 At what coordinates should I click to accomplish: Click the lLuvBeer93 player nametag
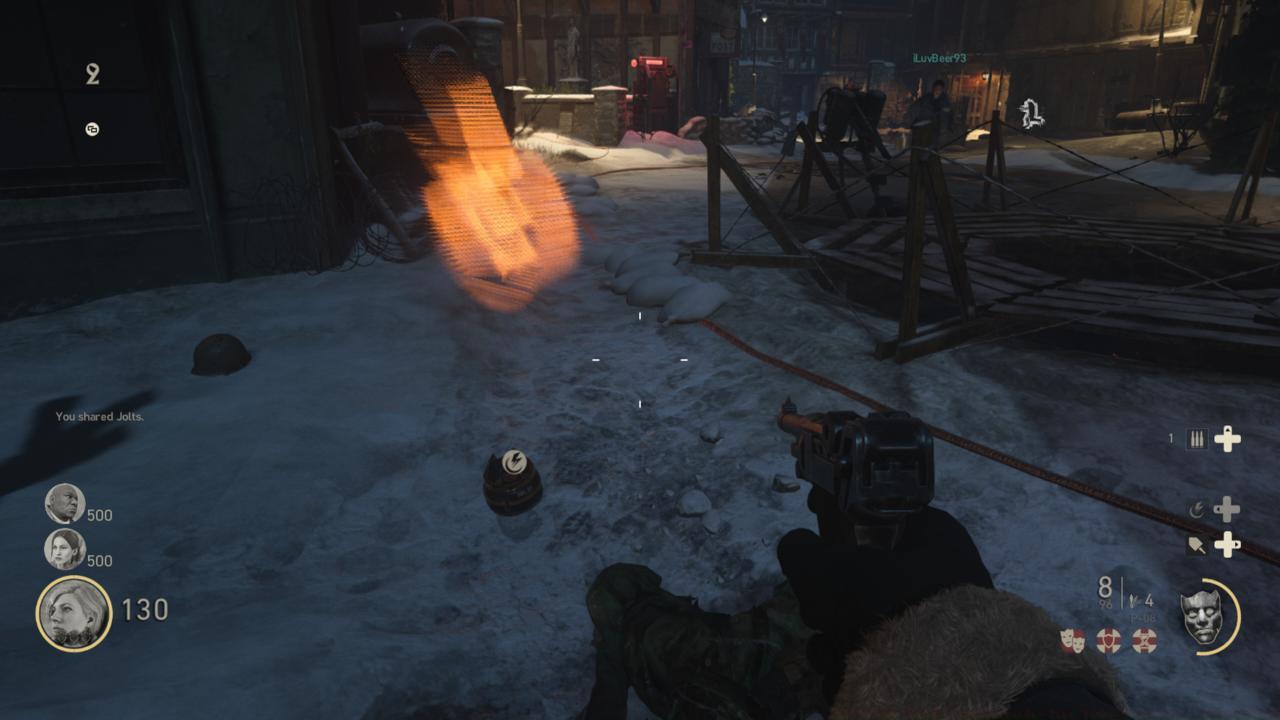pyautogui.click(x=939, y=59)
